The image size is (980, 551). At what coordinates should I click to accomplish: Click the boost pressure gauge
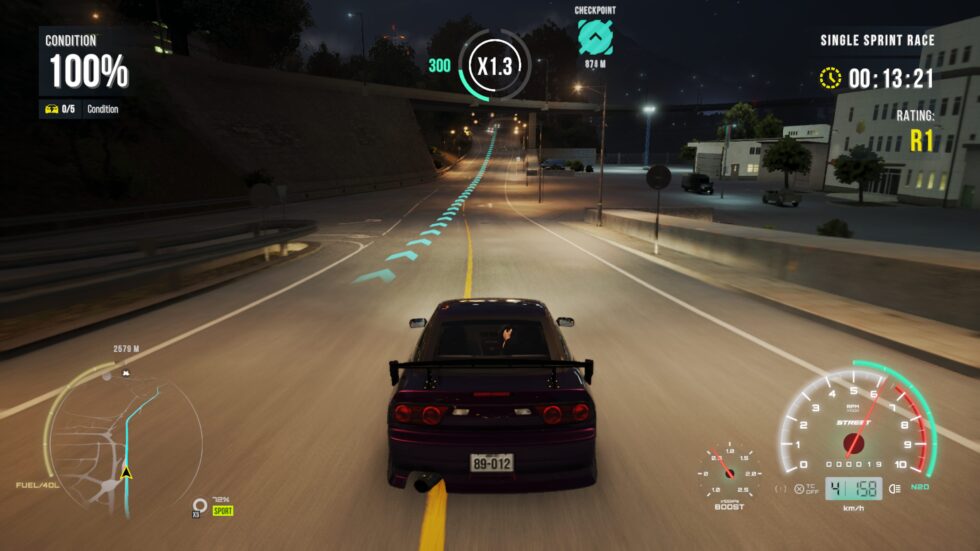[x=729, y=468]
